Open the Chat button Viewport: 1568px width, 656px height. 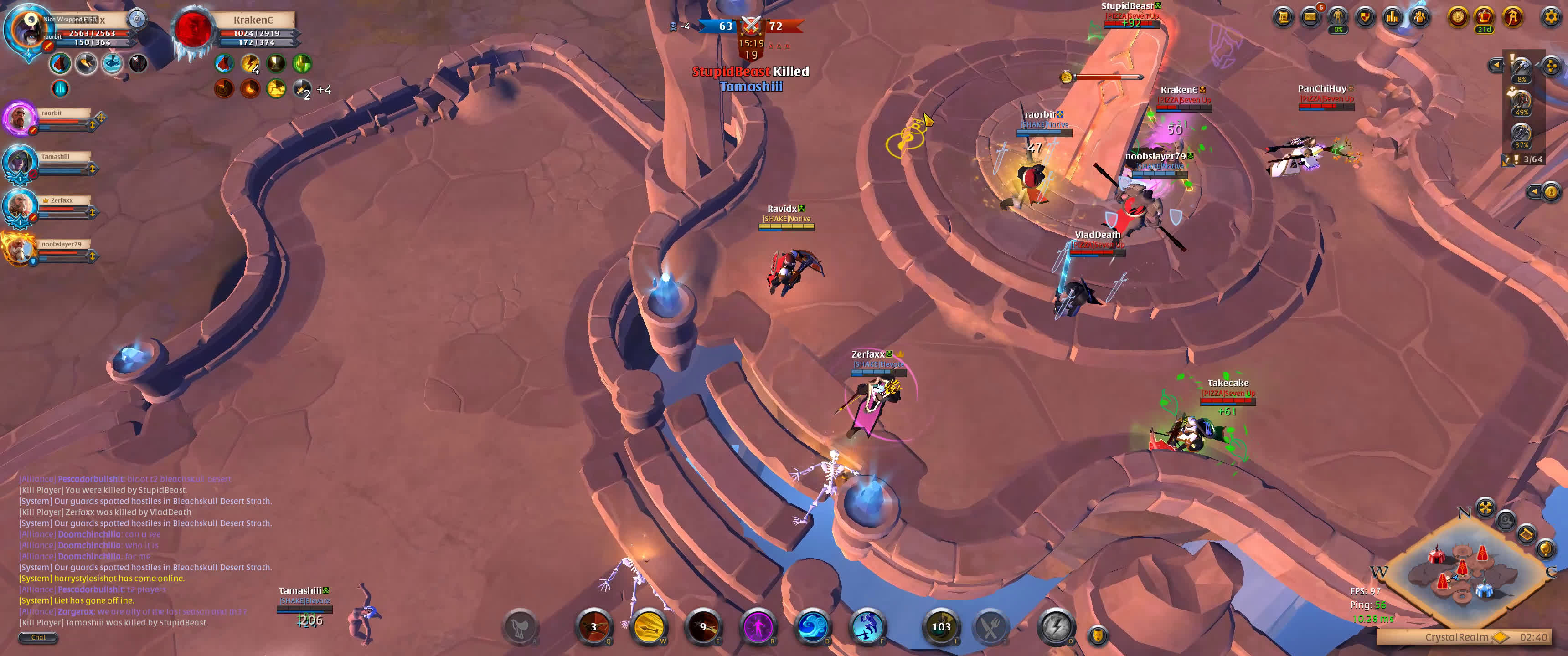38,637
